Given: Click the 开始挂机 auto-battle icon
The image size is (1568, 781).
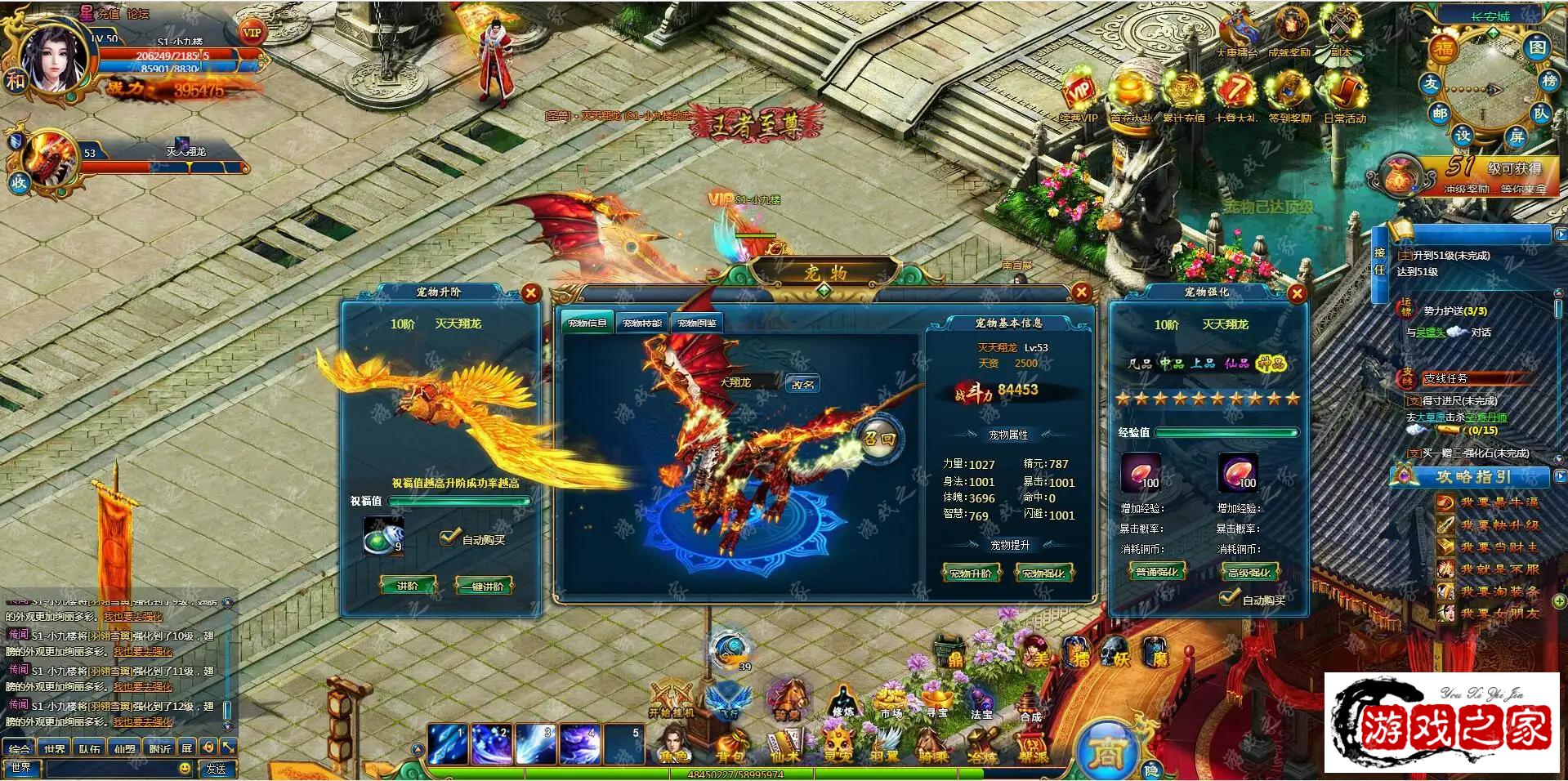Looking at the screenshot, I should click(x=672, y=699).
